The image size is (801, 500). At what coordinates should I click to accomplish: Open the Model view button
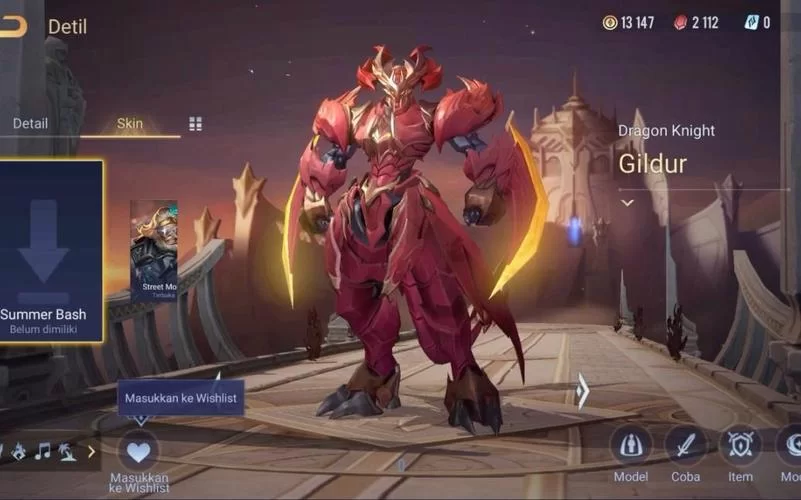coord(631,445)
